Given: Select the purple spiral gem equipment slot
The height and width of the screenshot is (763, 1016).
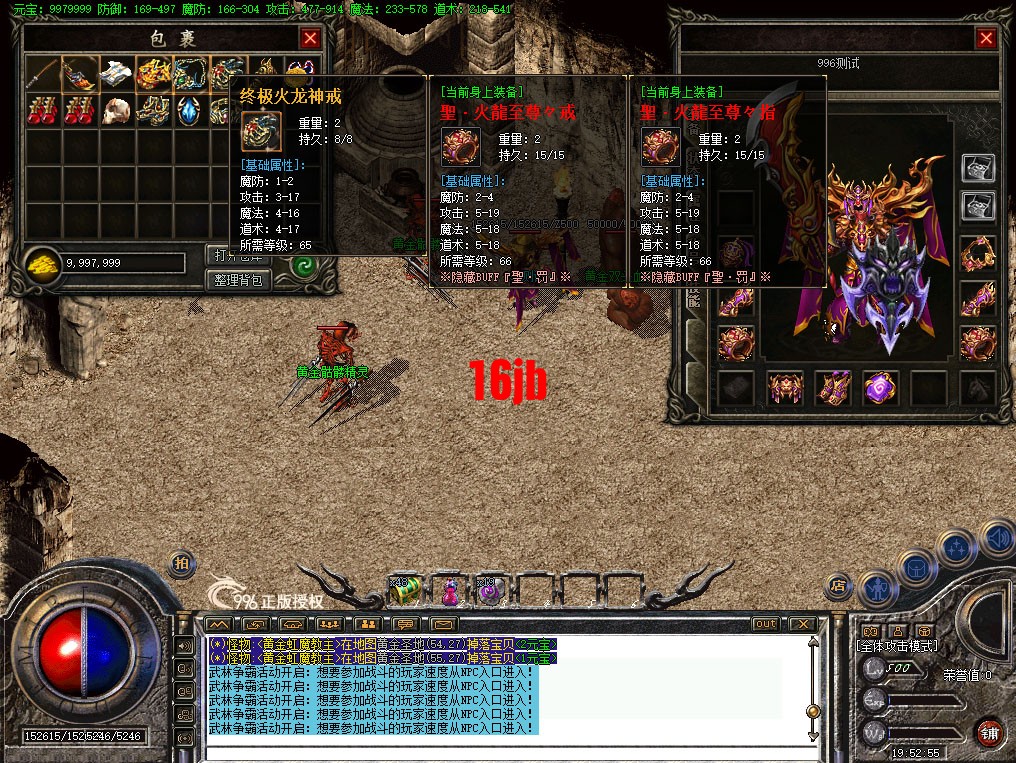Looking at the screenshot, I should tap(880, 388).
